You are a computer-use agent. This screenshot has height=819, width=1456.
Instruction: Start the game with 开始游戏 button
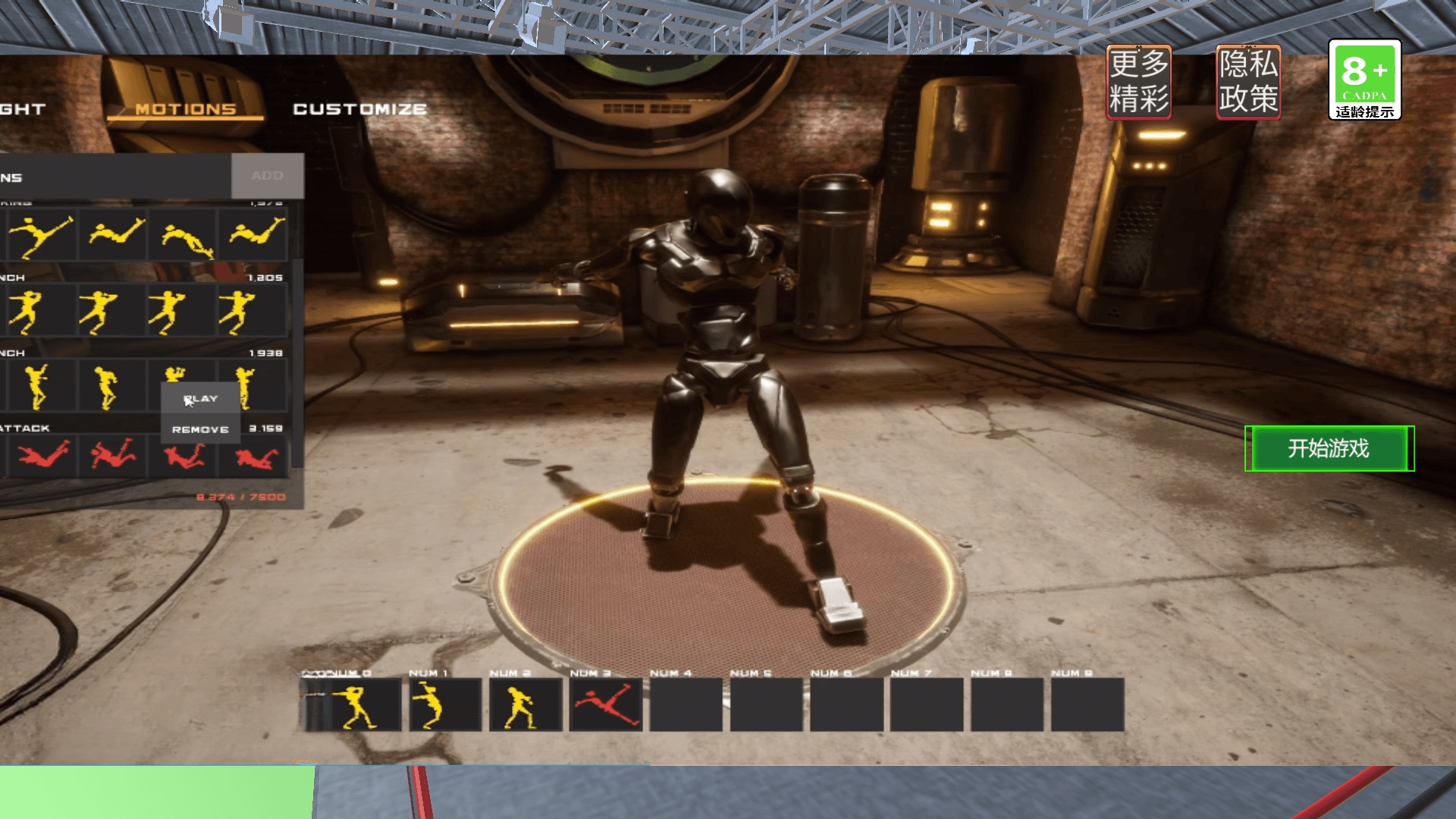point(1329,448)
